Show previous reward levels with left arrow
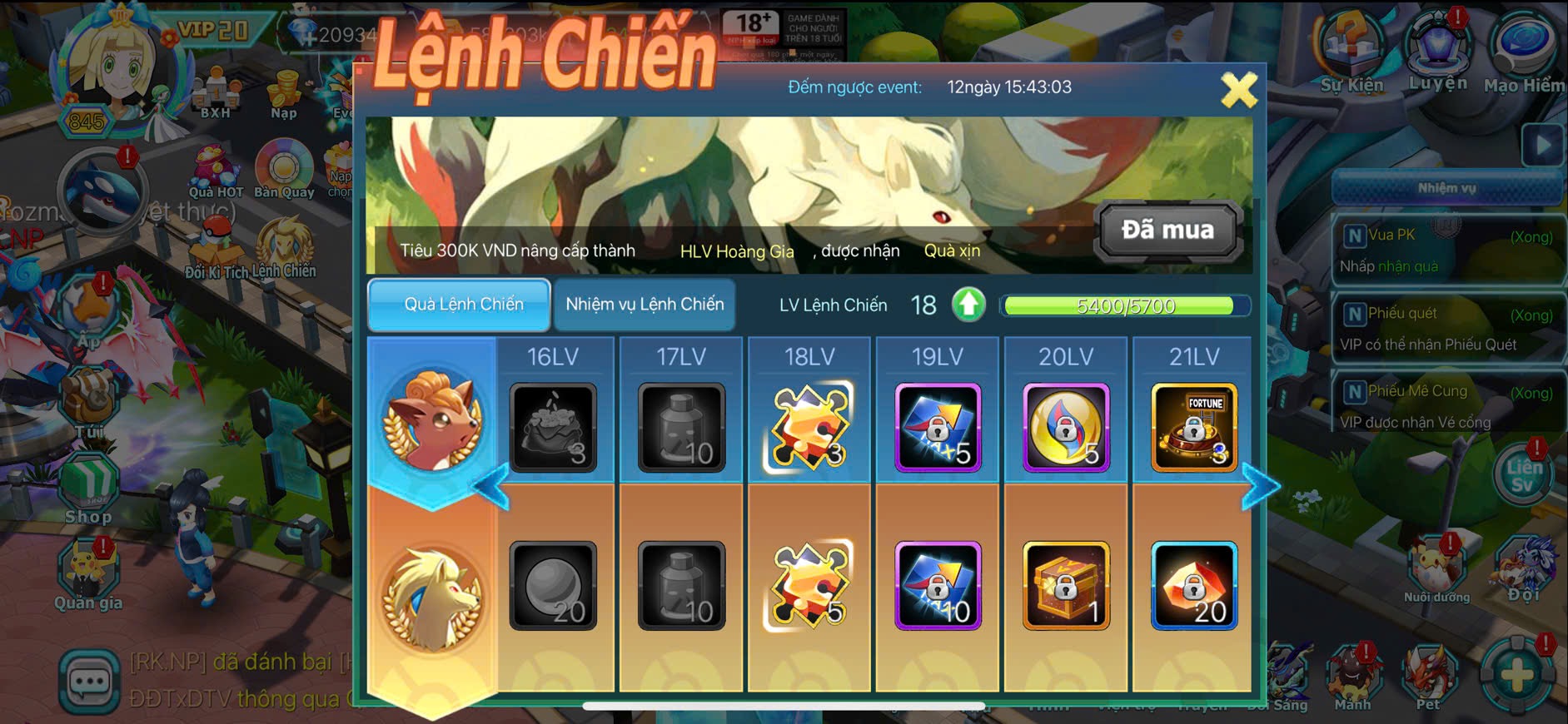Screen dimensions: 1568x724 point(491,488)
